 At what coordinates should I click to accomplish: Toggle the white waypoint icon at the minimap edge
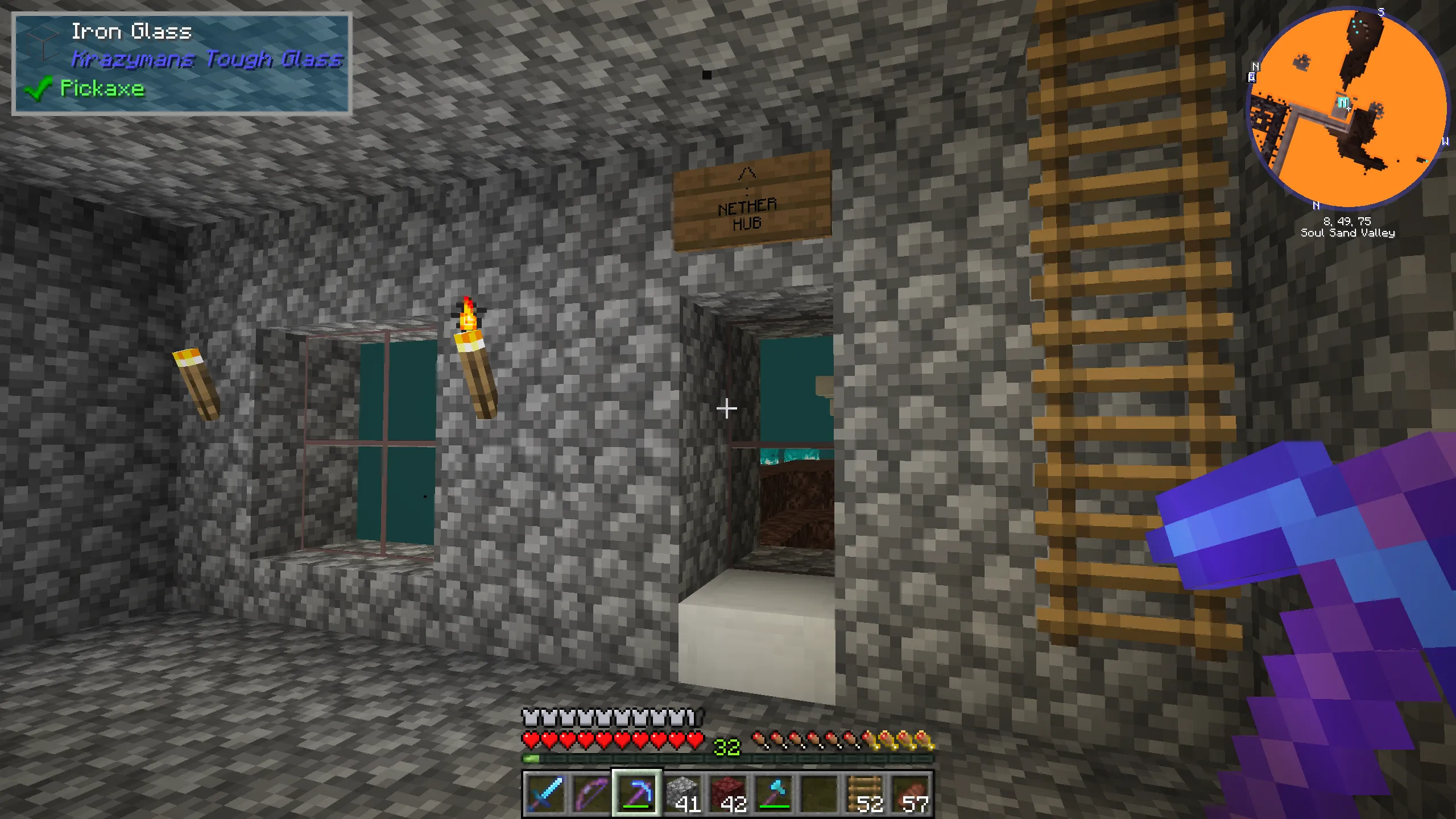click(x=1251, y=77)
